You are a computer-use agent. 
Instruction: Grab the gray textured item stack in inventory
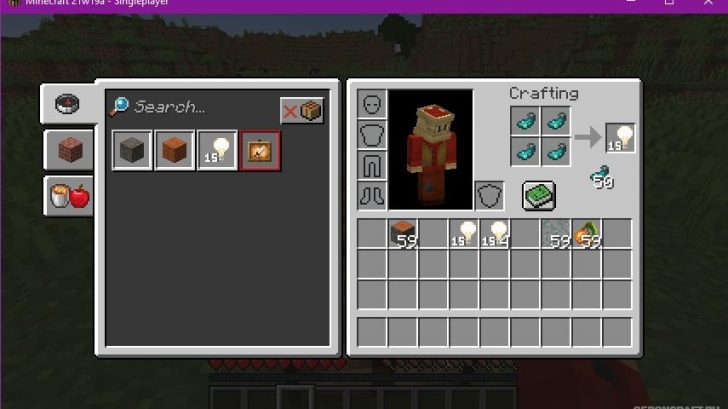pyautogui.click(x=556, y=234)
